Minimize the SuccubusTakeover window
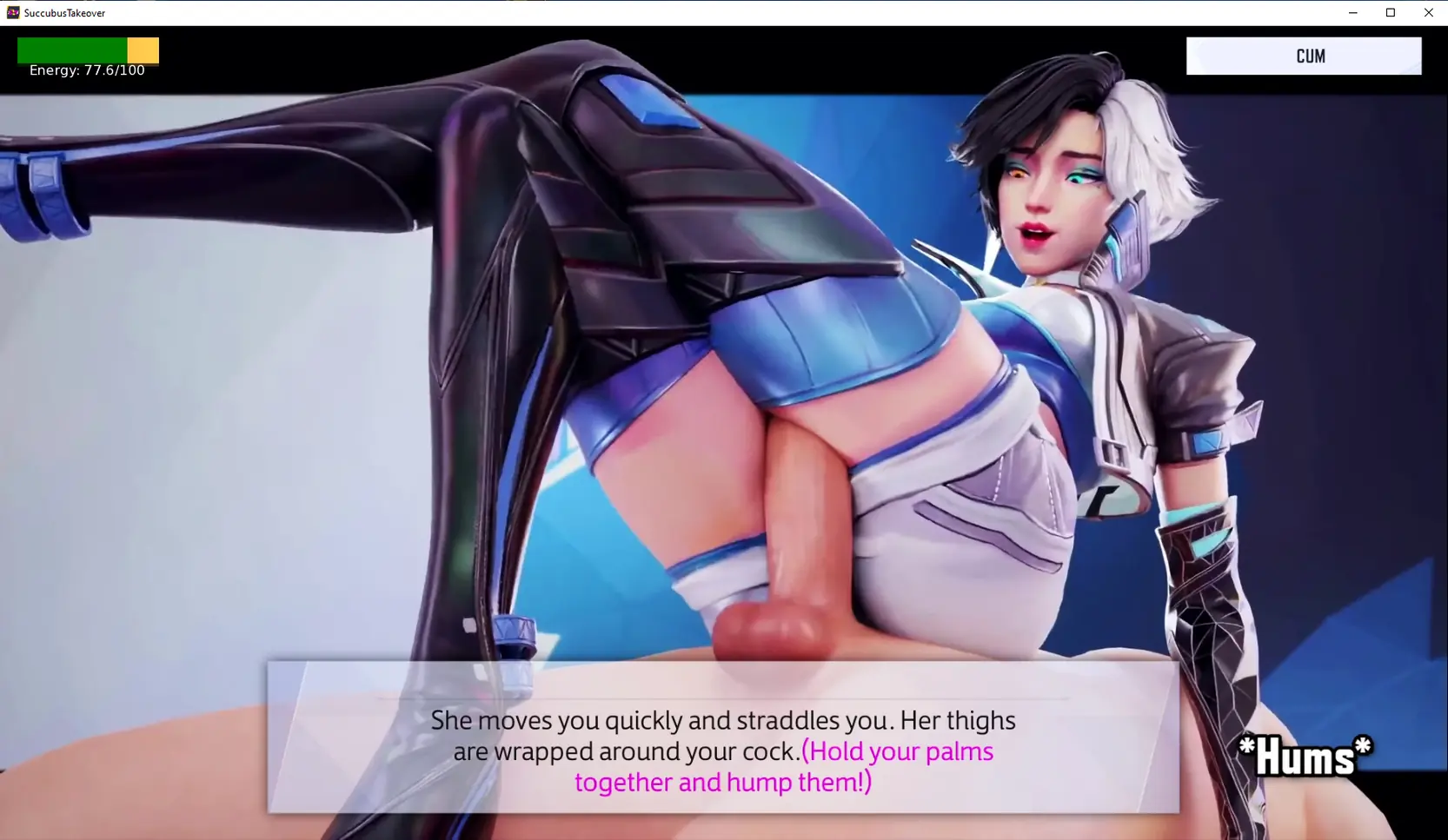 [1352, 12]
